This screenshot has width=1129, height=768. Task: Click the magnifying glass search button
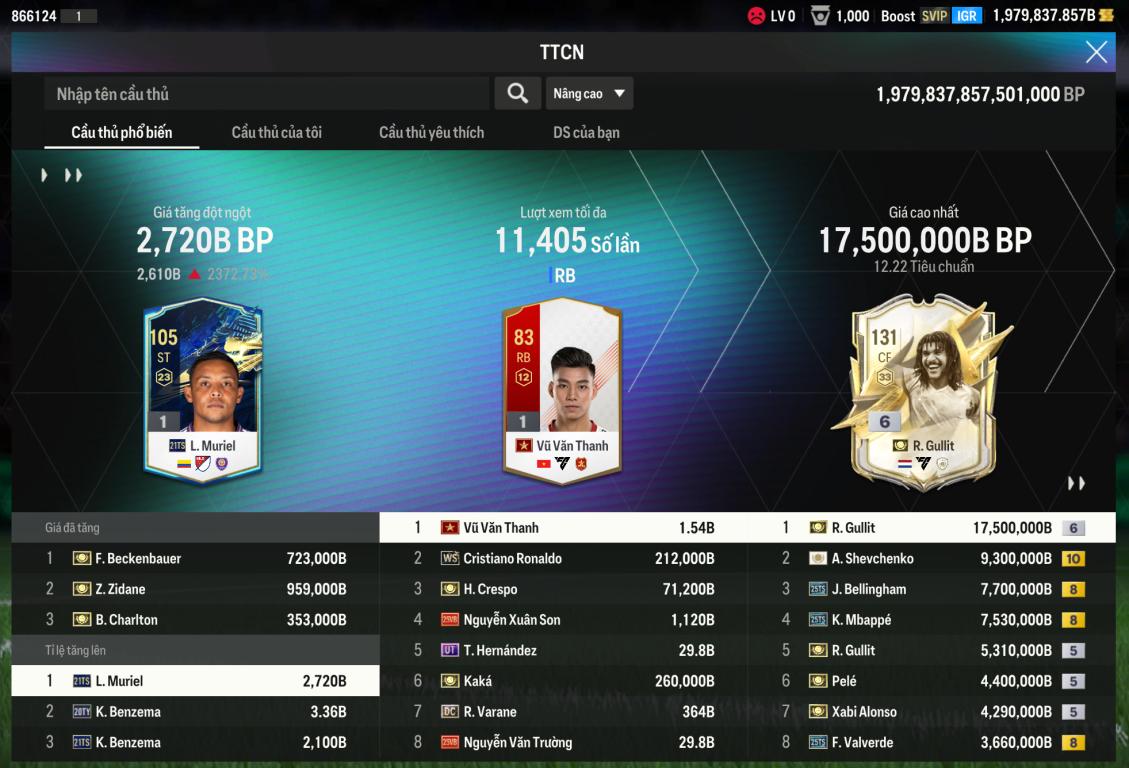pyautogui.click(x=518, y=94)
